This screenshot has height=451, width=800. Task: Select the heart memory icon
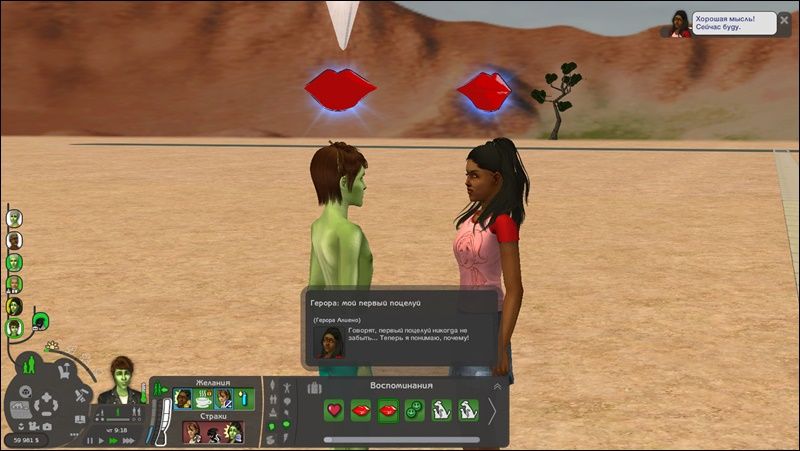click(334, 410)
